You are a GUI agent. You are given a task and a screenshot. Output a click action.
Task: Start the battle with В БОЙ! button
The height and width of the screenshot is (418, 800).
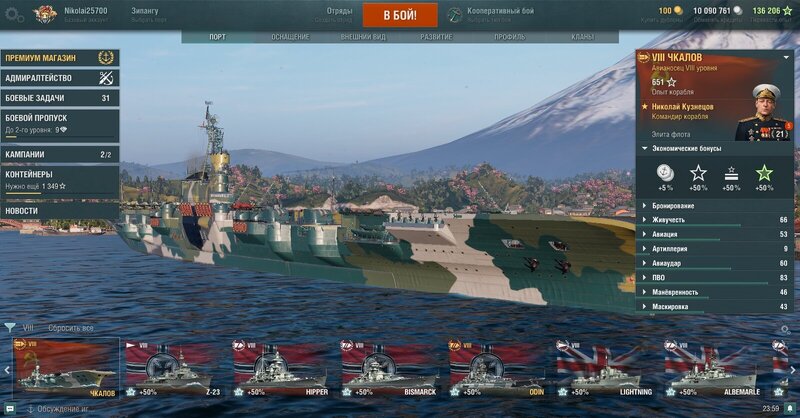pyautogui.click(x=399, y=15)
